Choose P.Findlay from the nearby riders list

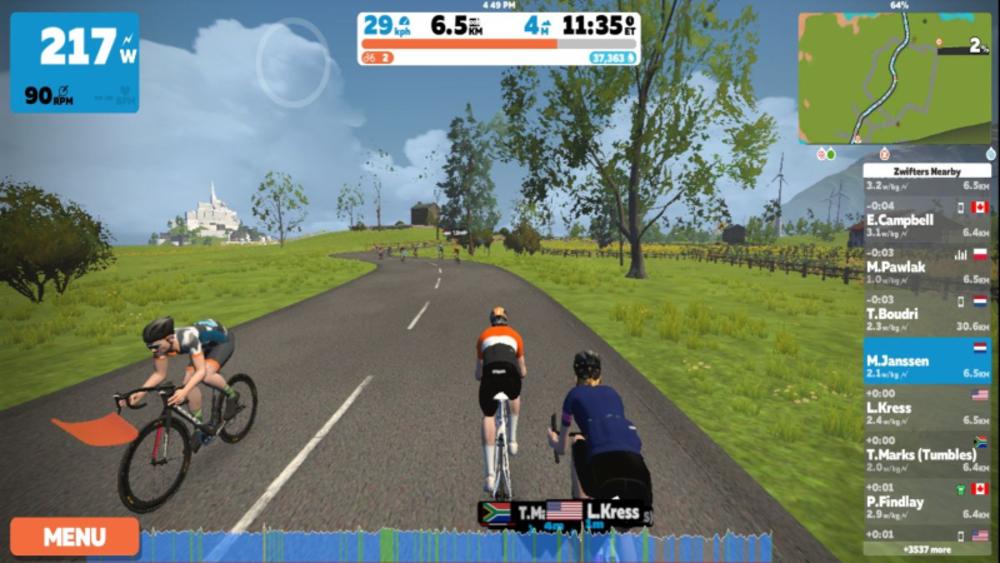[926, 505]
